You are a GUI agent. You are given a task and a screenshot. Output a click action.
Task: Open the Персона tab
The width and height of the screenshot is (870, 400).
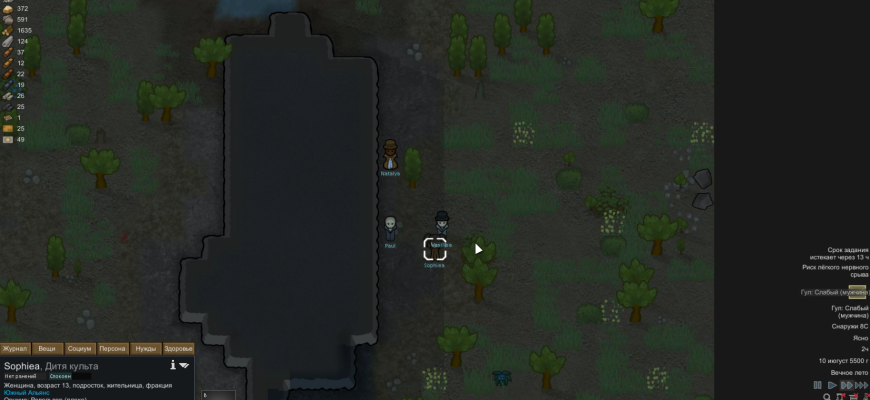tap(112, 349)
